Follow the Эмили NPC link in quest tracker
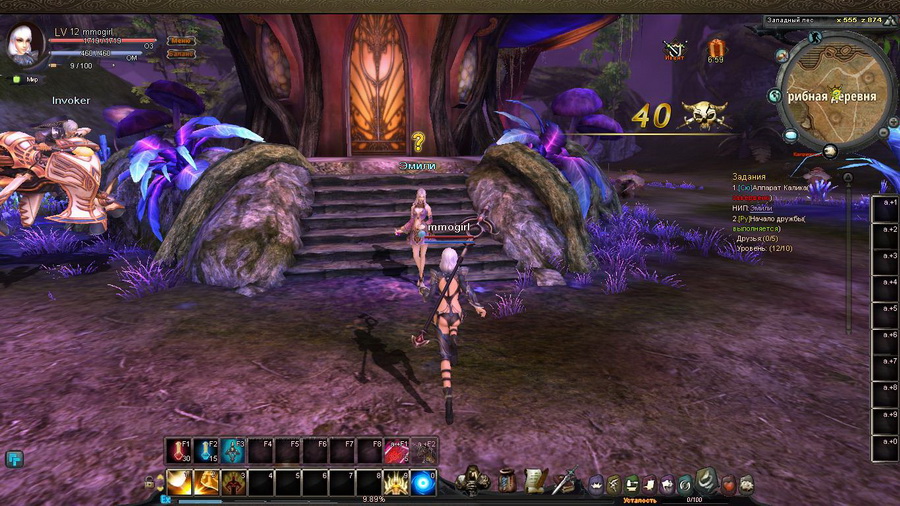900x506 pixels. [762, 207]
